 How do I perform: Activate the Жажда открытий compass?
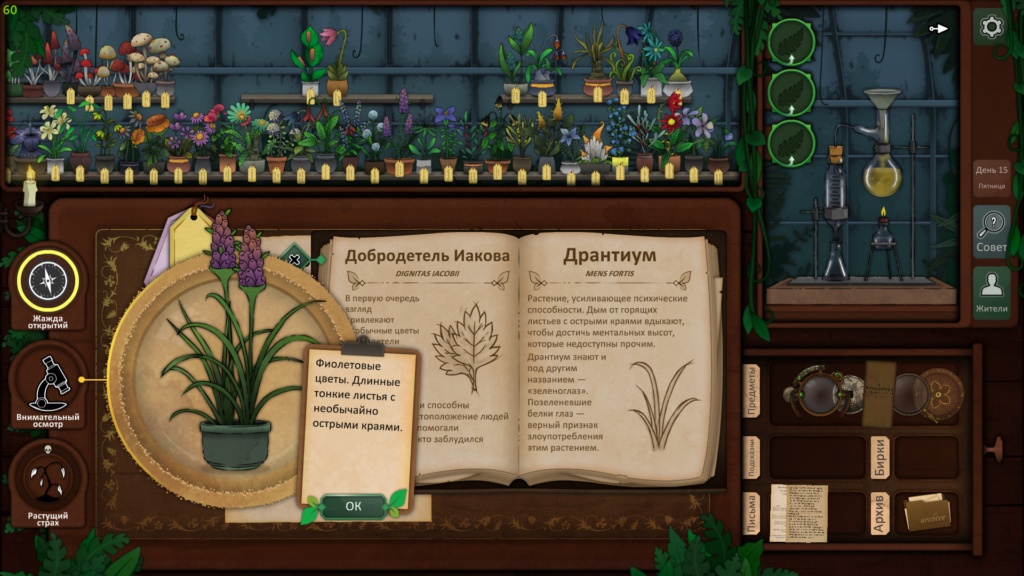point(46,283)
